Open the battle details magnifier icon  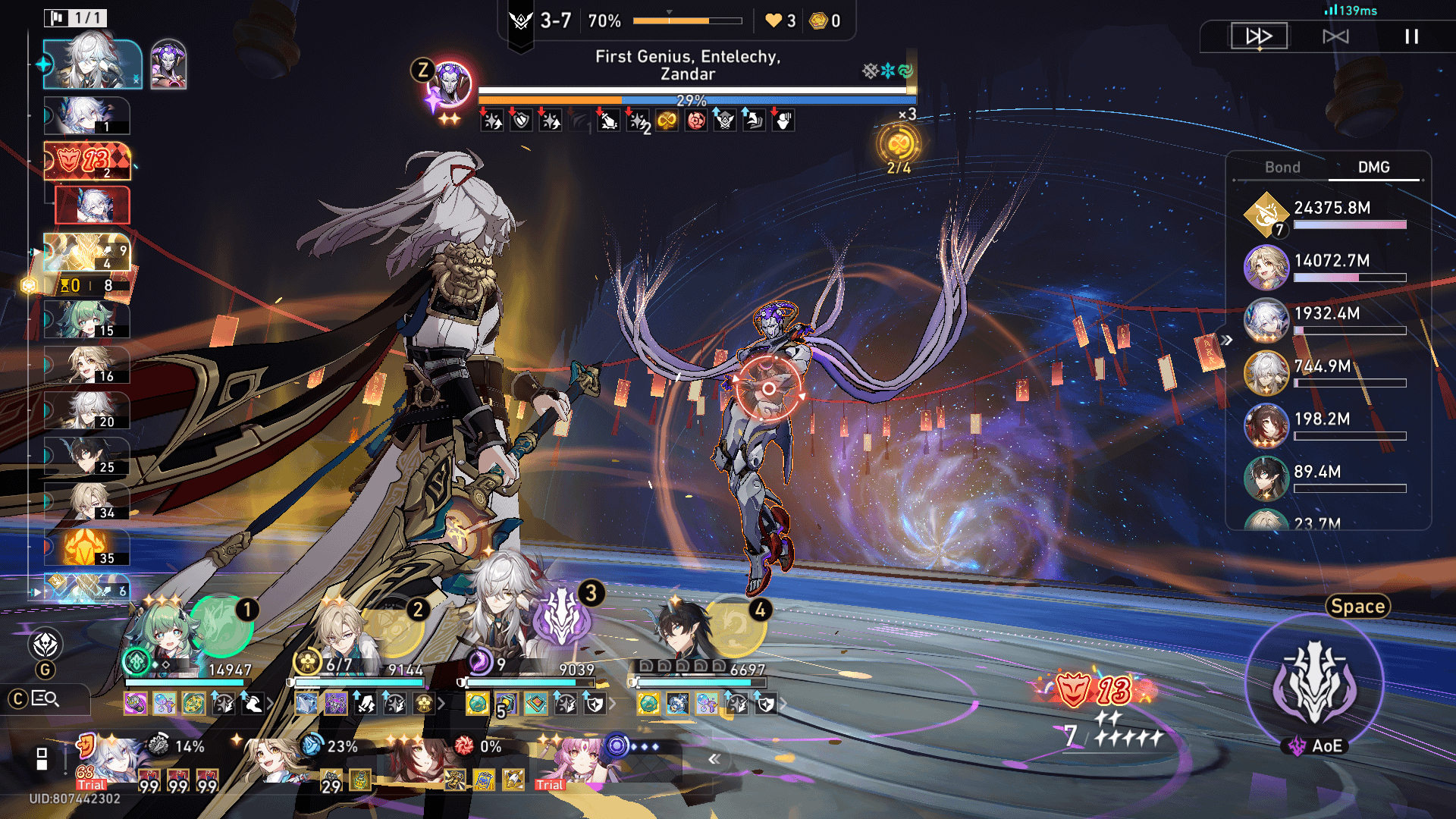pos(45,699)
